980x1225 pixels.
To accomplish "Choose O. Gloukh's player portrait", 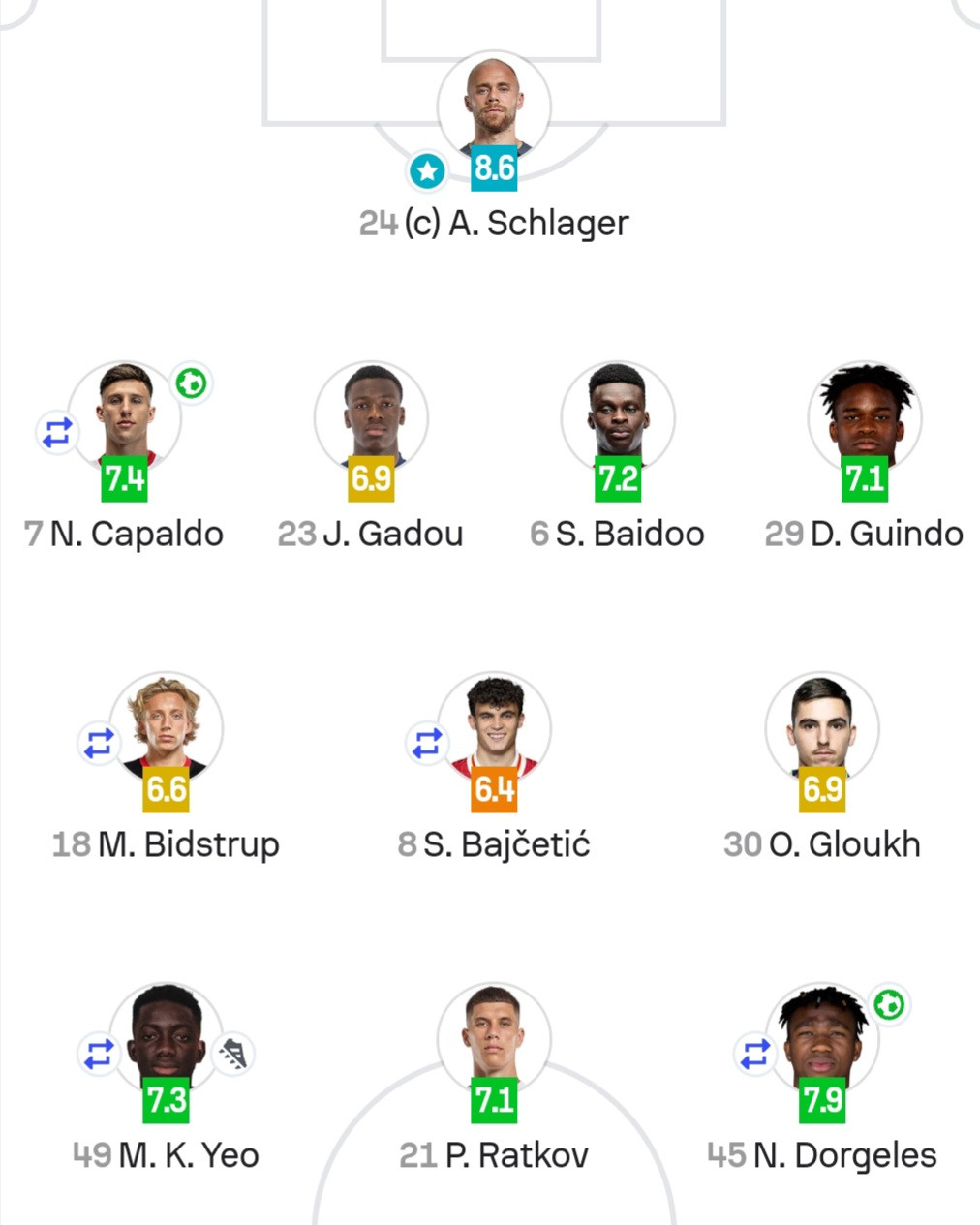I will [x=821, y=726].
